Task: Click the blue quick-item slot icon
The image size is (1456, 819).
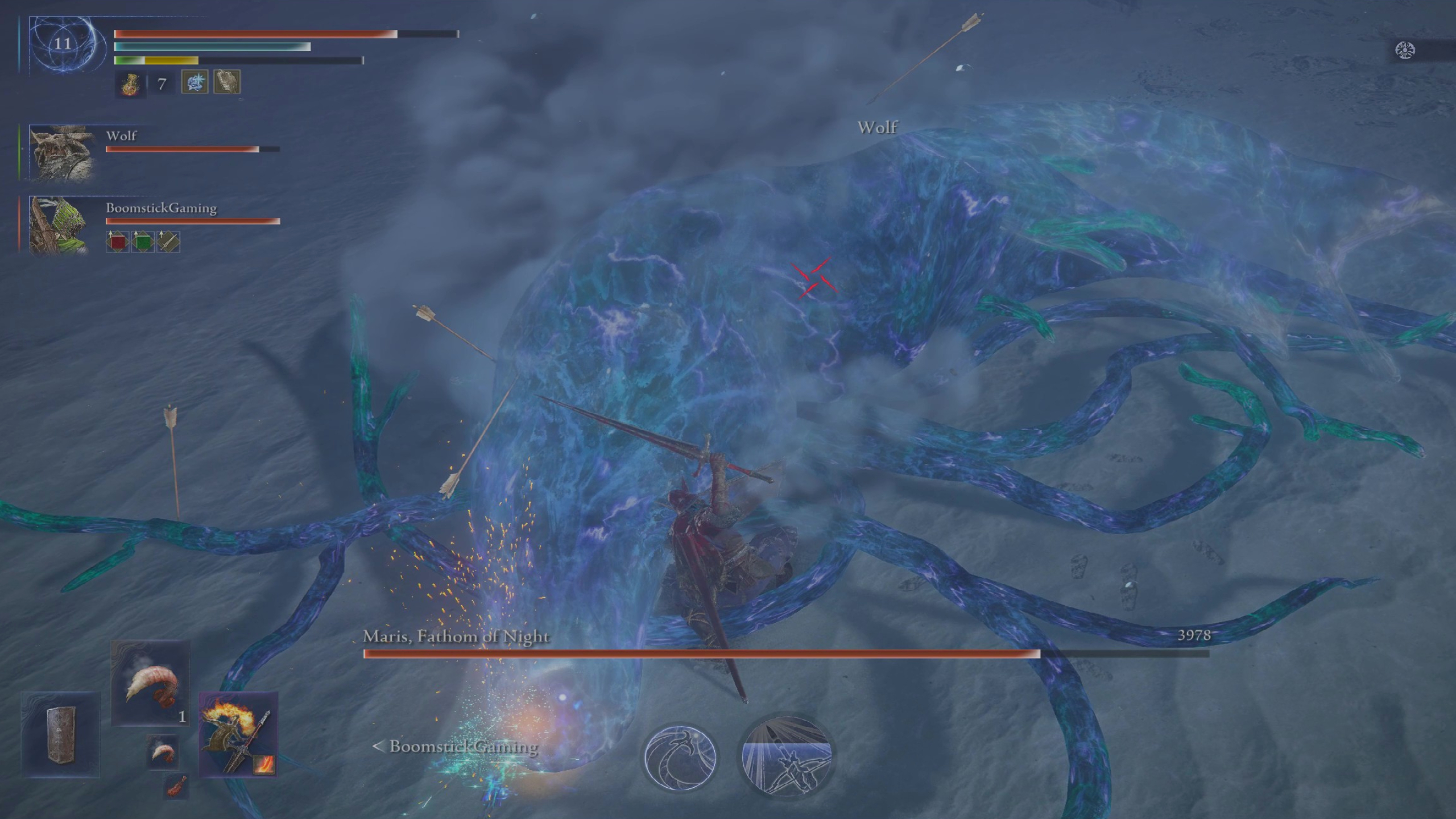Action: tap(194, 83)
